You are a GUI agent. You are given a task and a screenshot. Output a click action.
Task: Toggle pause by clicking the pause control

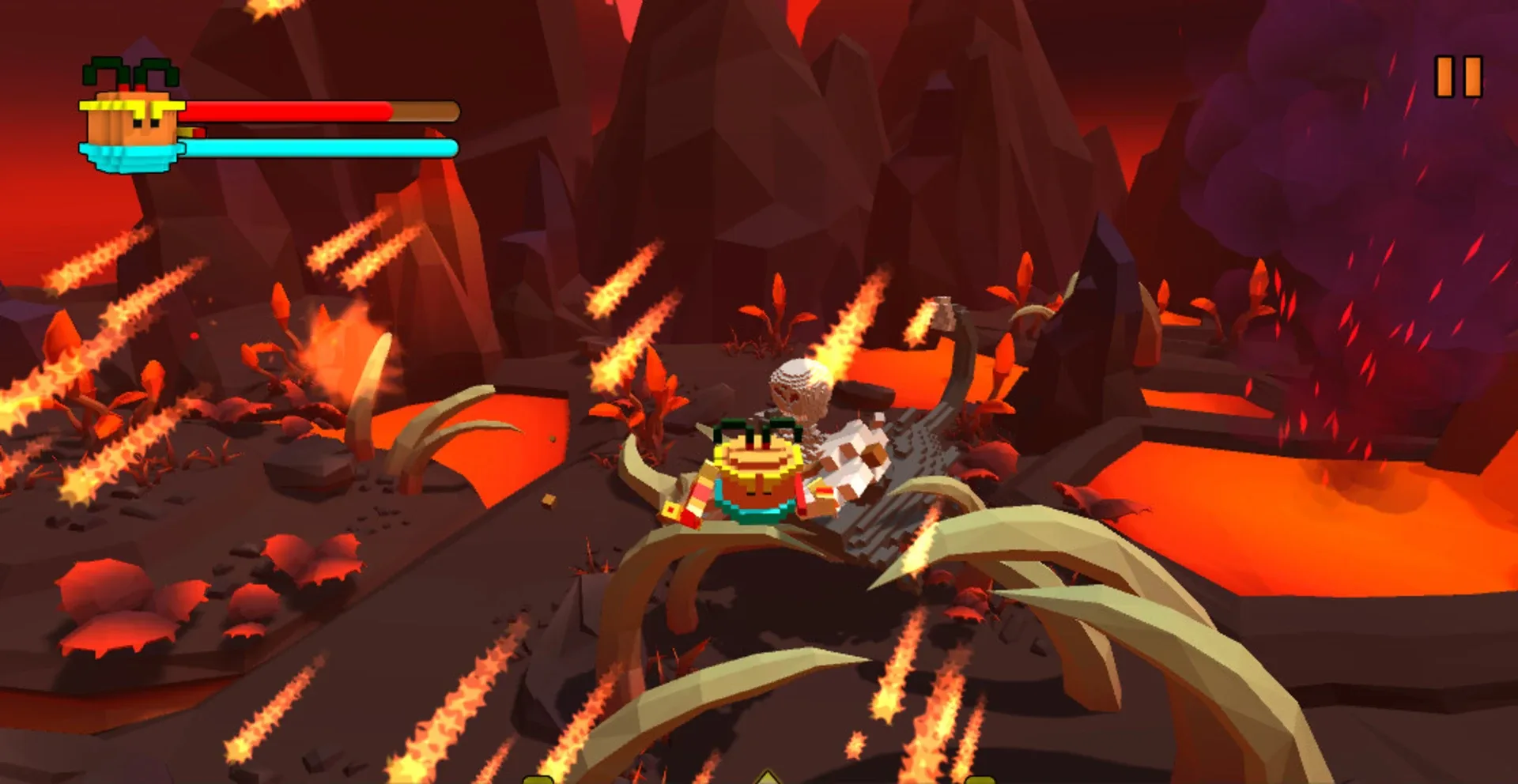tap(1458, 75)
